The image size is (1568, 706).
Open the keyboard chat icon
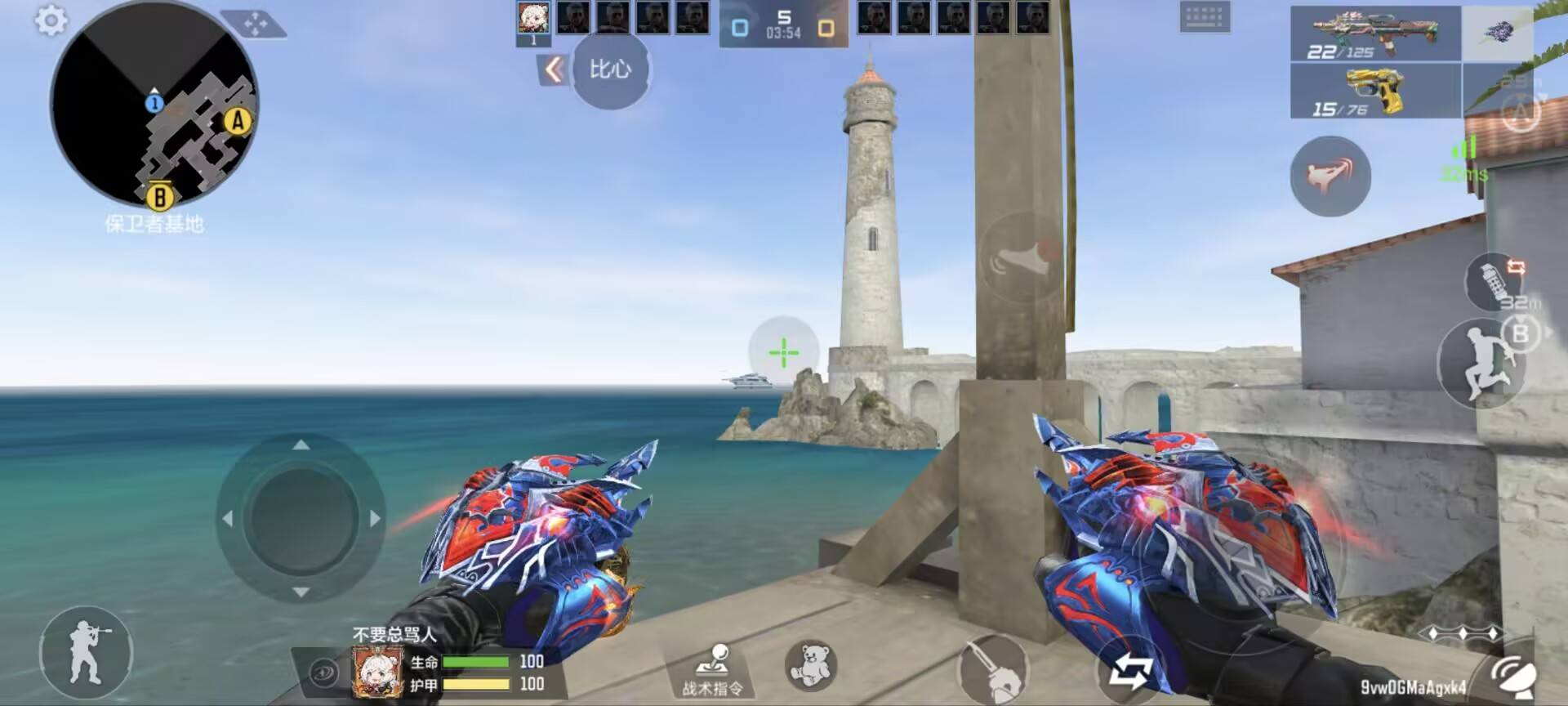pyautogui.click(x=1204, y=17)
